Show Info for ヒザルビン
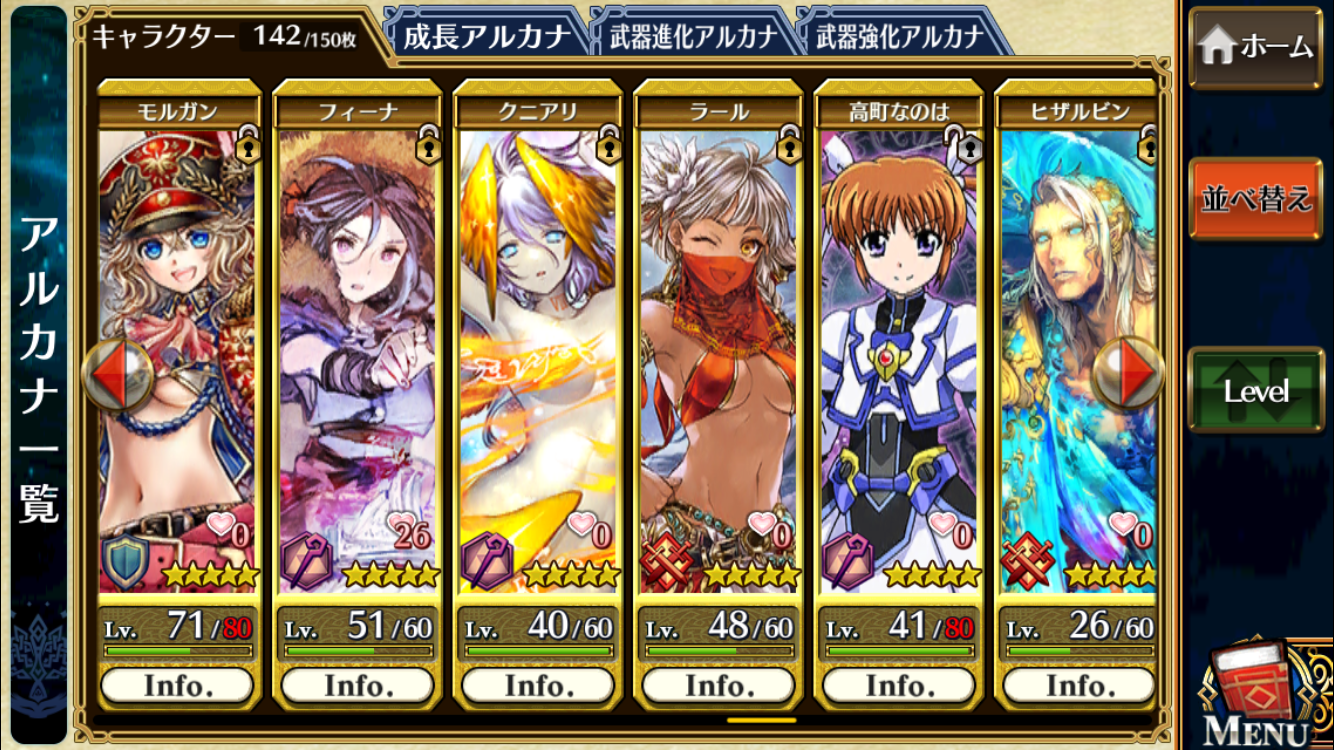Image resolution: width=1334 pixels, height=750 pixels. click(1078, 686)
